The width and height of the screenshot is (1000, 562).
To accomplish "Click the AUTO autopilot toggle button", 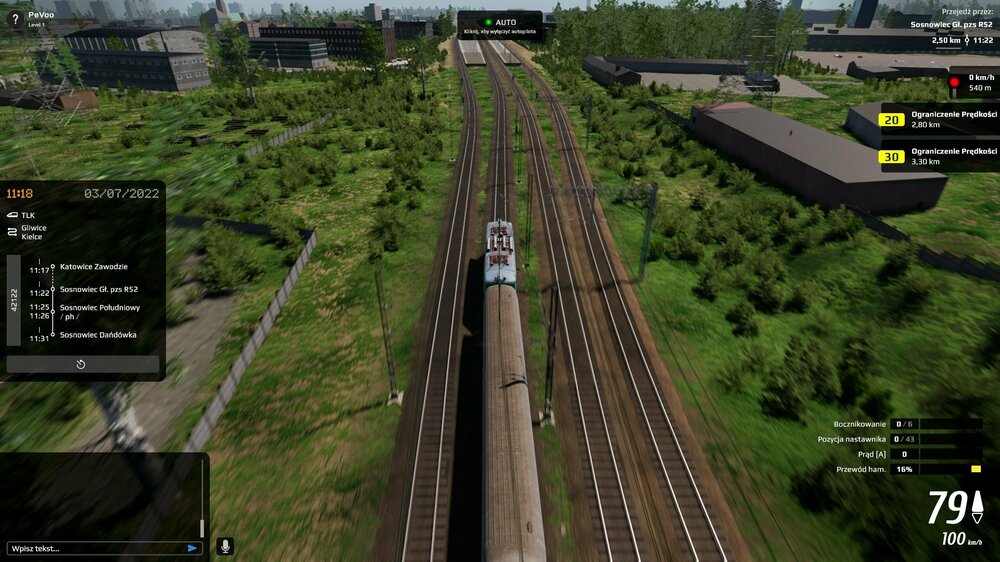I will (x=499, y=25).
